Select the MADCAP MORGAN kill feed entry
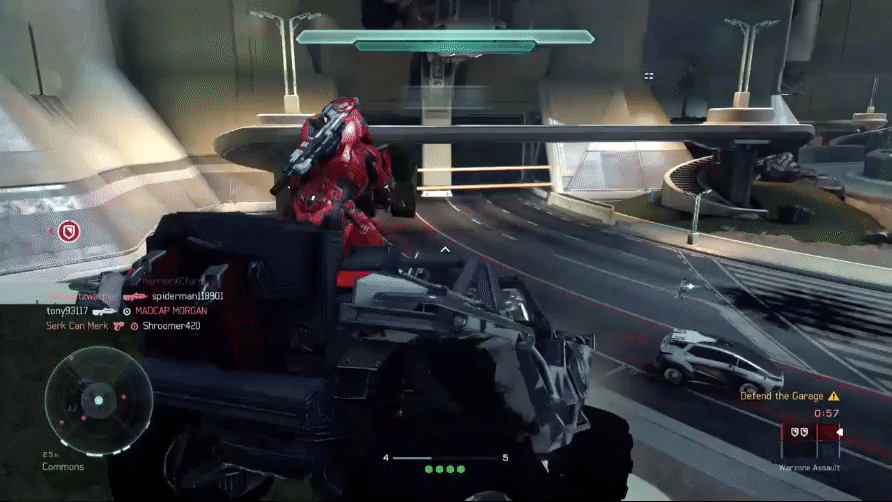This screenshot has width=892, height=502. tap(171, 311)
